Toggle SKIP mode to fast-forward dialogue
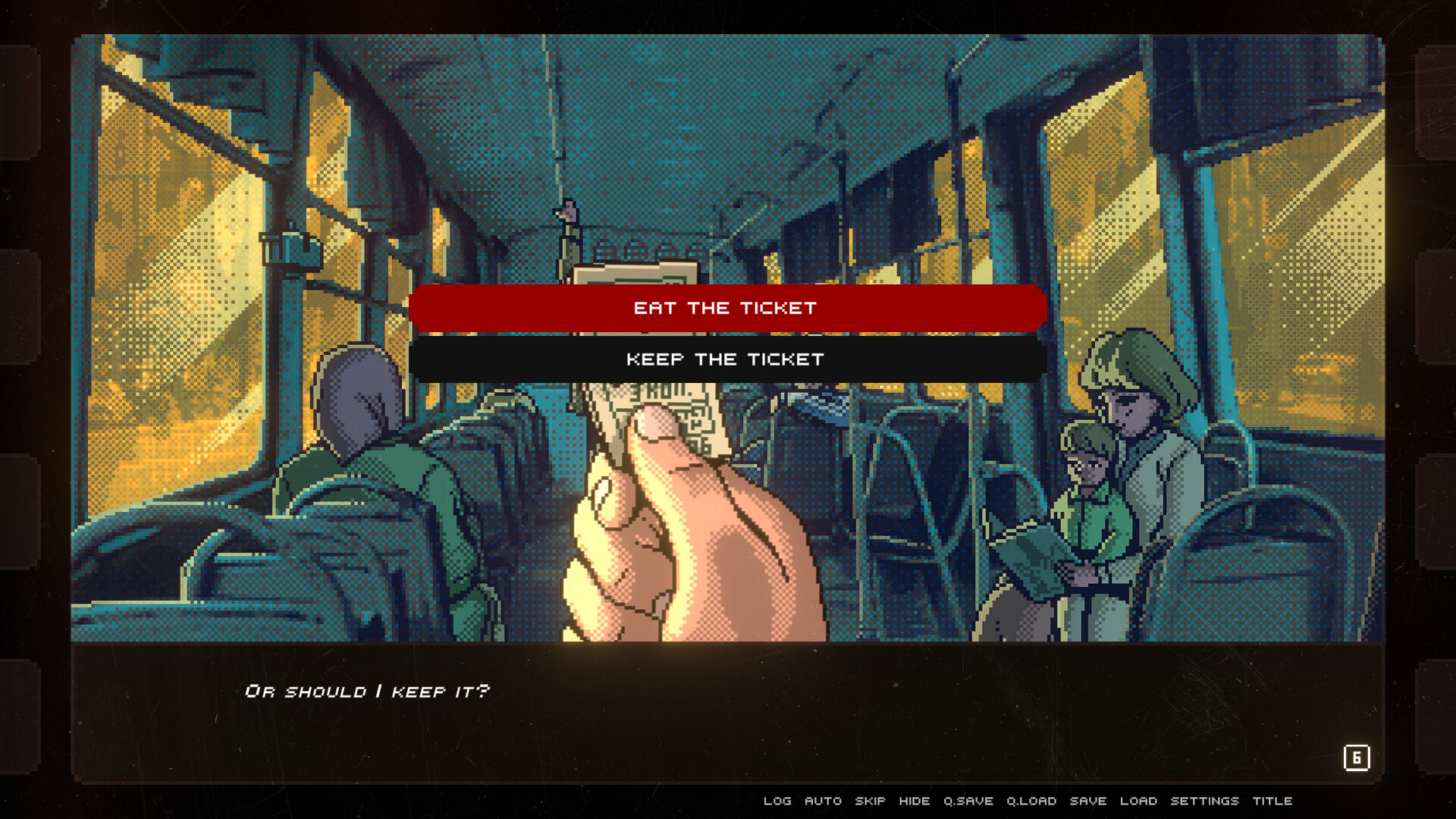 (870, 801)
